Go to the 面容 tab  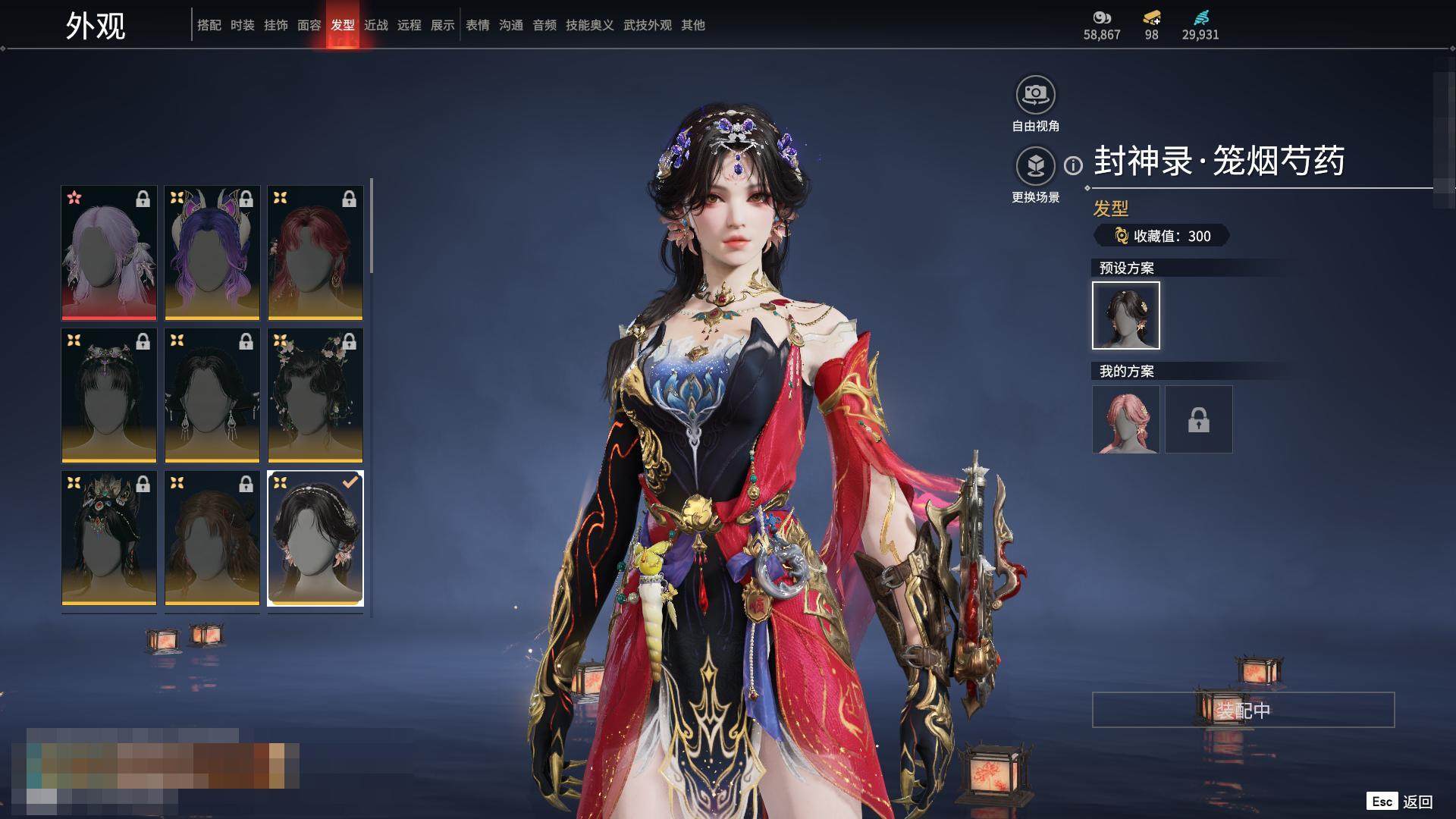[309, 25]
